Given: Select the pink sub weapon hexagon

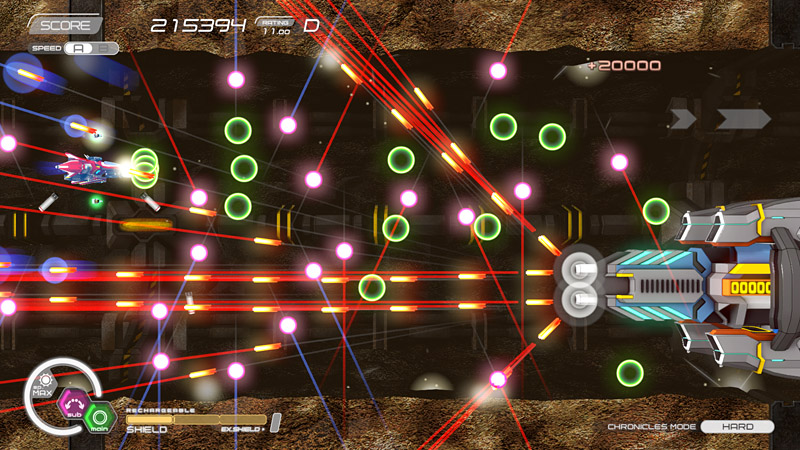Looking at the screenshot, I should coord(73,405).
